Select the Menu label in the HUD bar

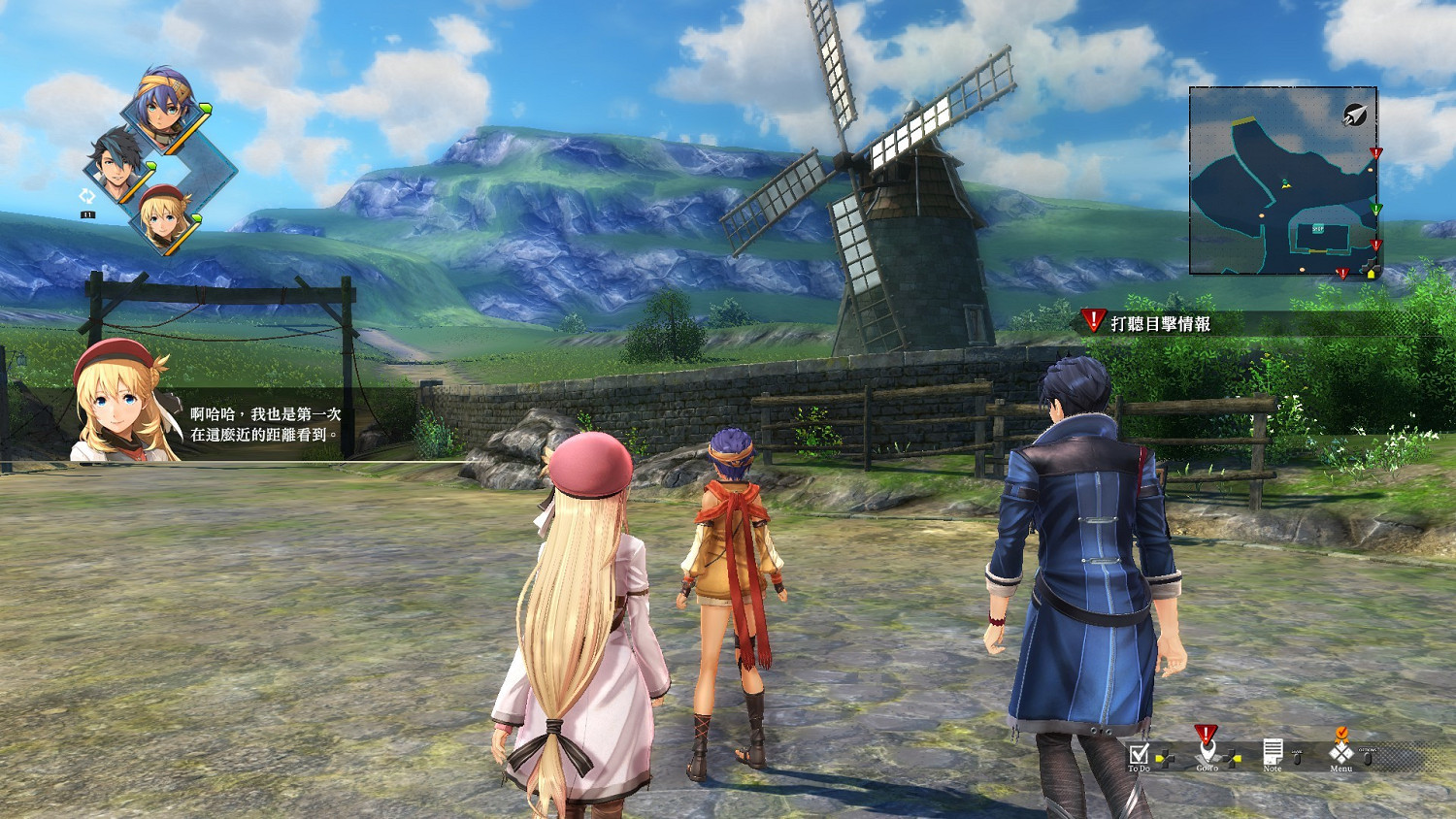tap(1341, 769)
